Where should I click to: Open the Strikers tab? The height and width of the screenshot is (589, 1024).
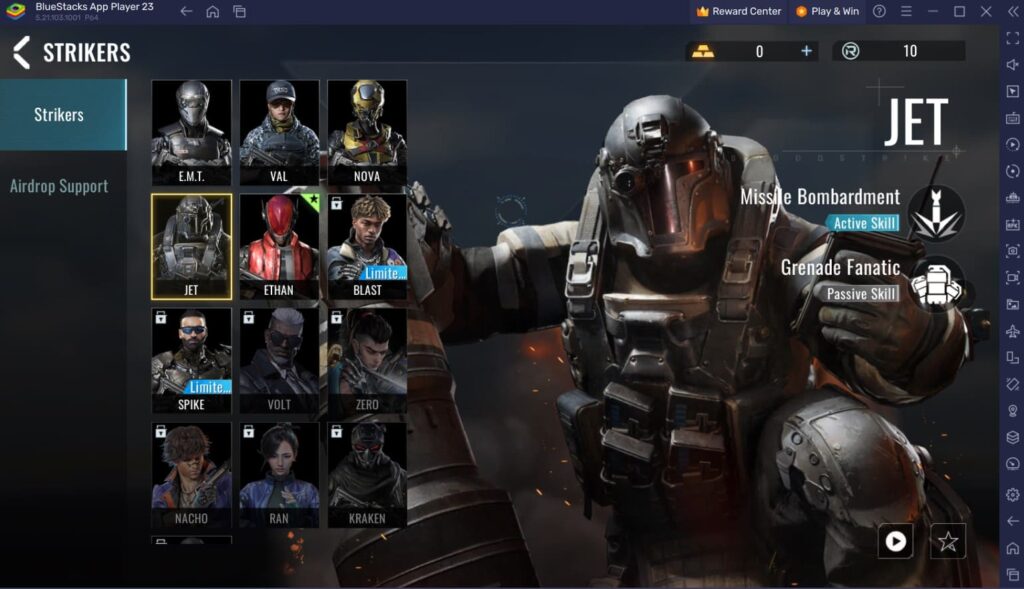(x=59, y=115)
